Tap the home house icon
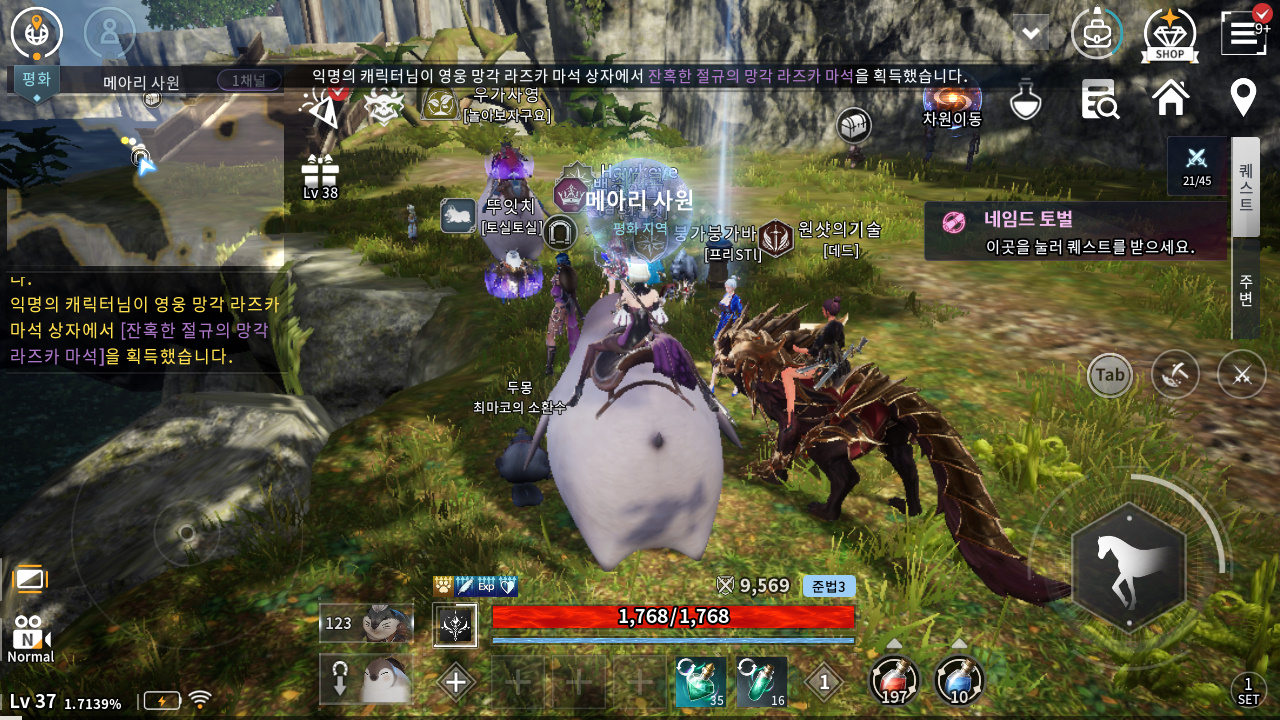The height and width of the screenshot is (720, 1280). [x=1171, y=99]
